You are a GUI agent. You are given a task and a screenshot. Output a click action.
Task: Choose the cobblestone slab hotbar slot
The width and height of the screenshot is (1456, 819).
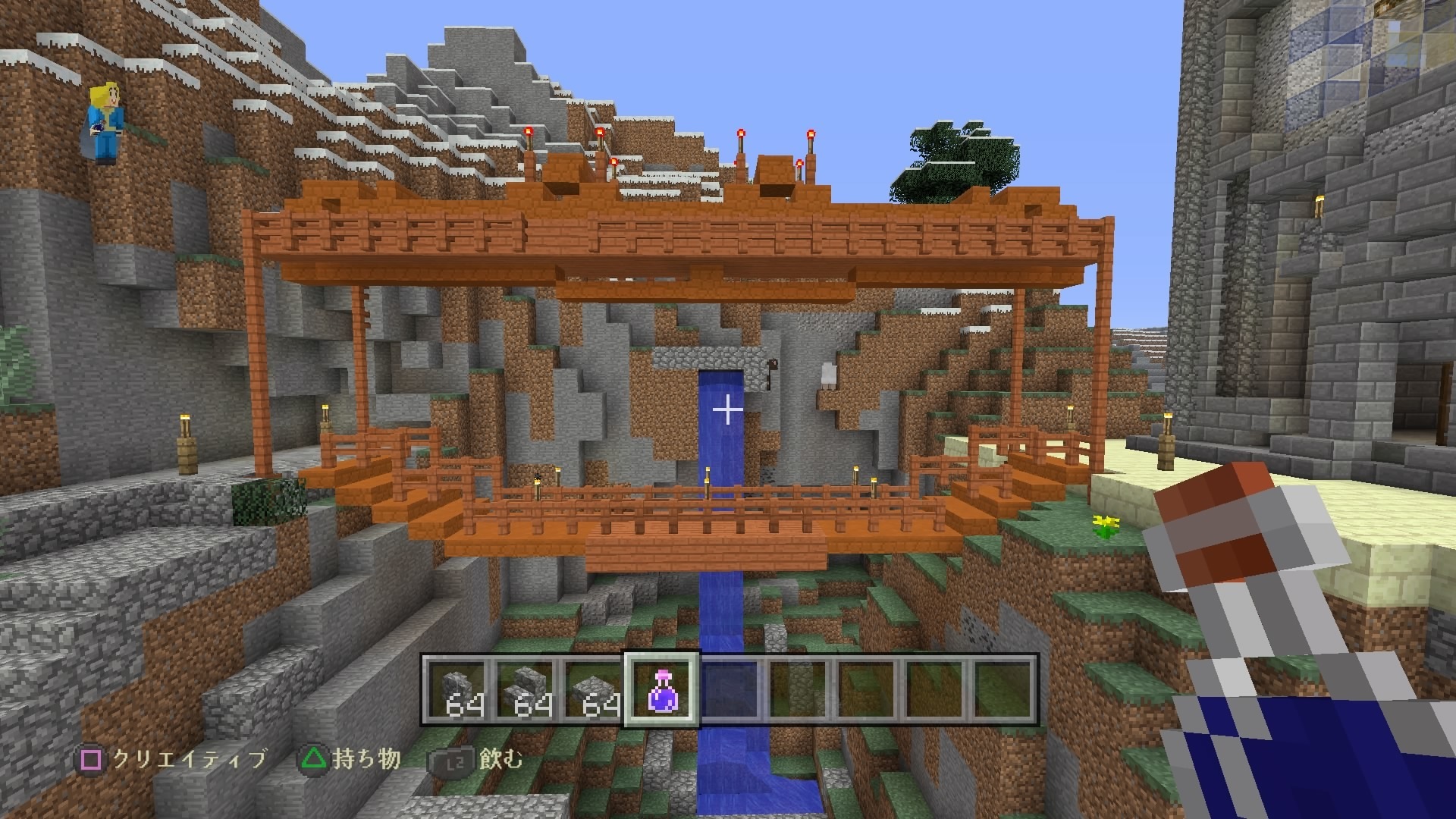click(593, 689)
